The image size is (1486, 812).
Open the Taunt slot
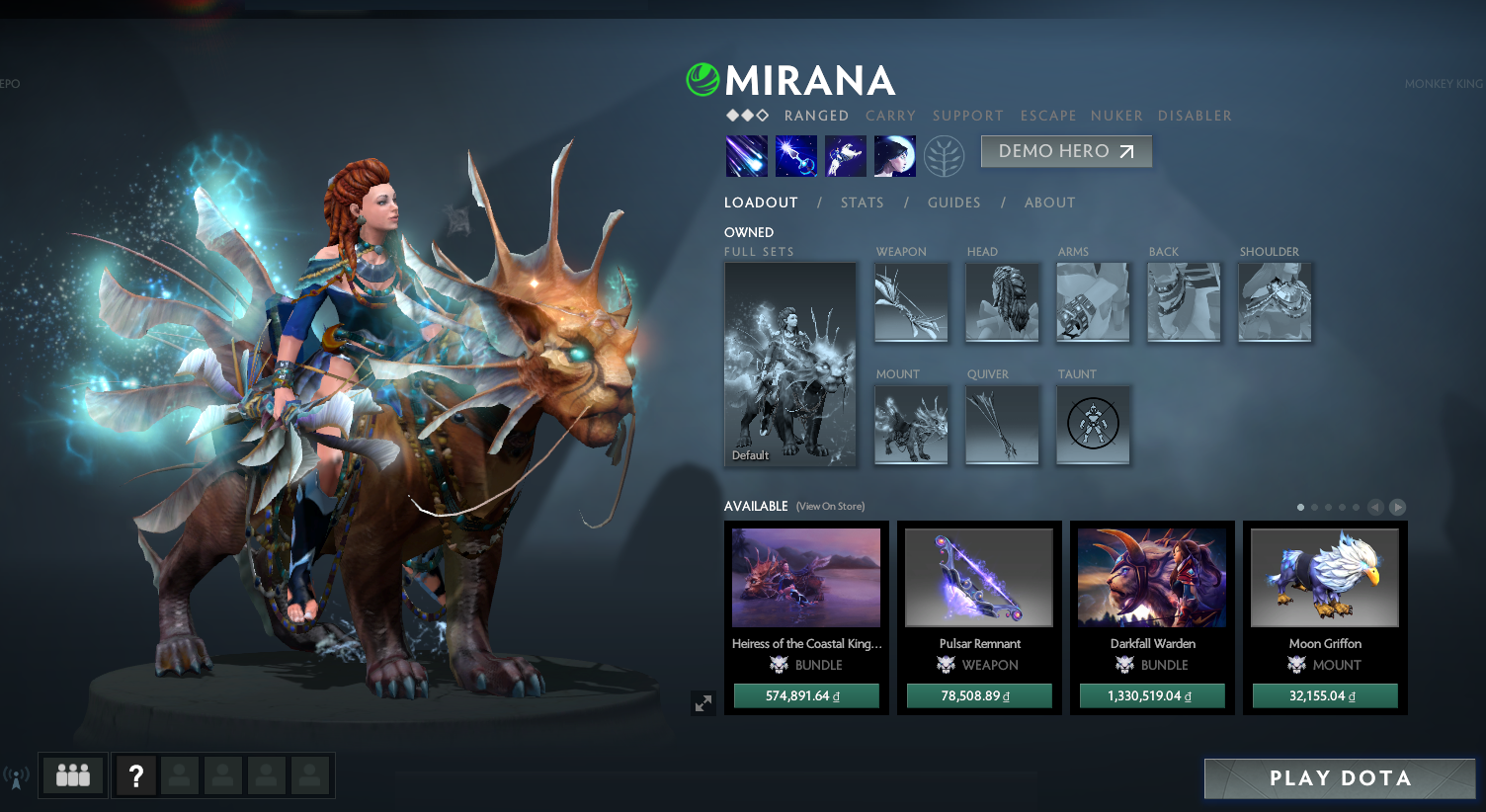(1093, 425)
